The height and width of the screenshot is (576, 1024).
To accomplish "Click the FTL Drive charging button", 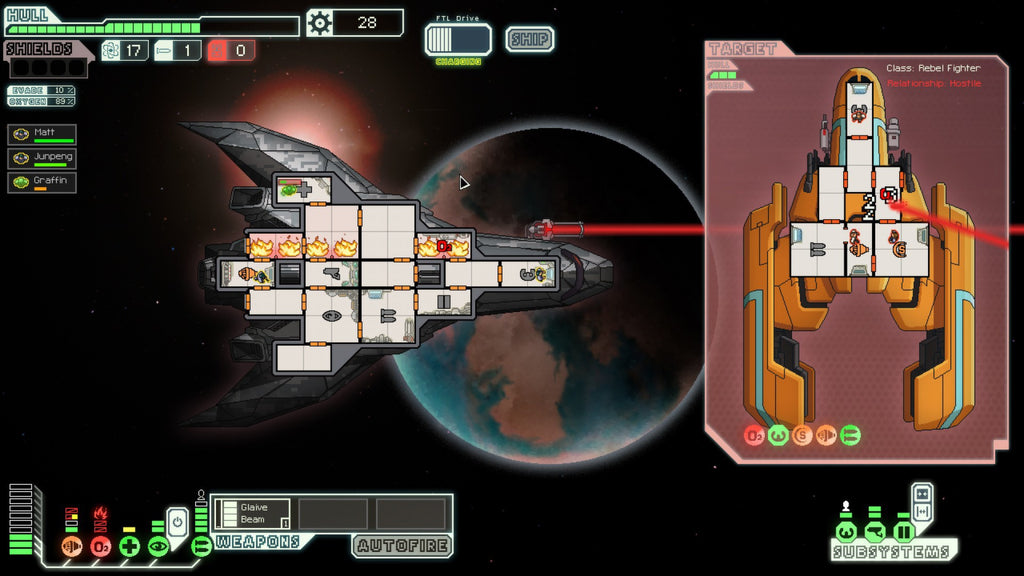I will (458, 40).
